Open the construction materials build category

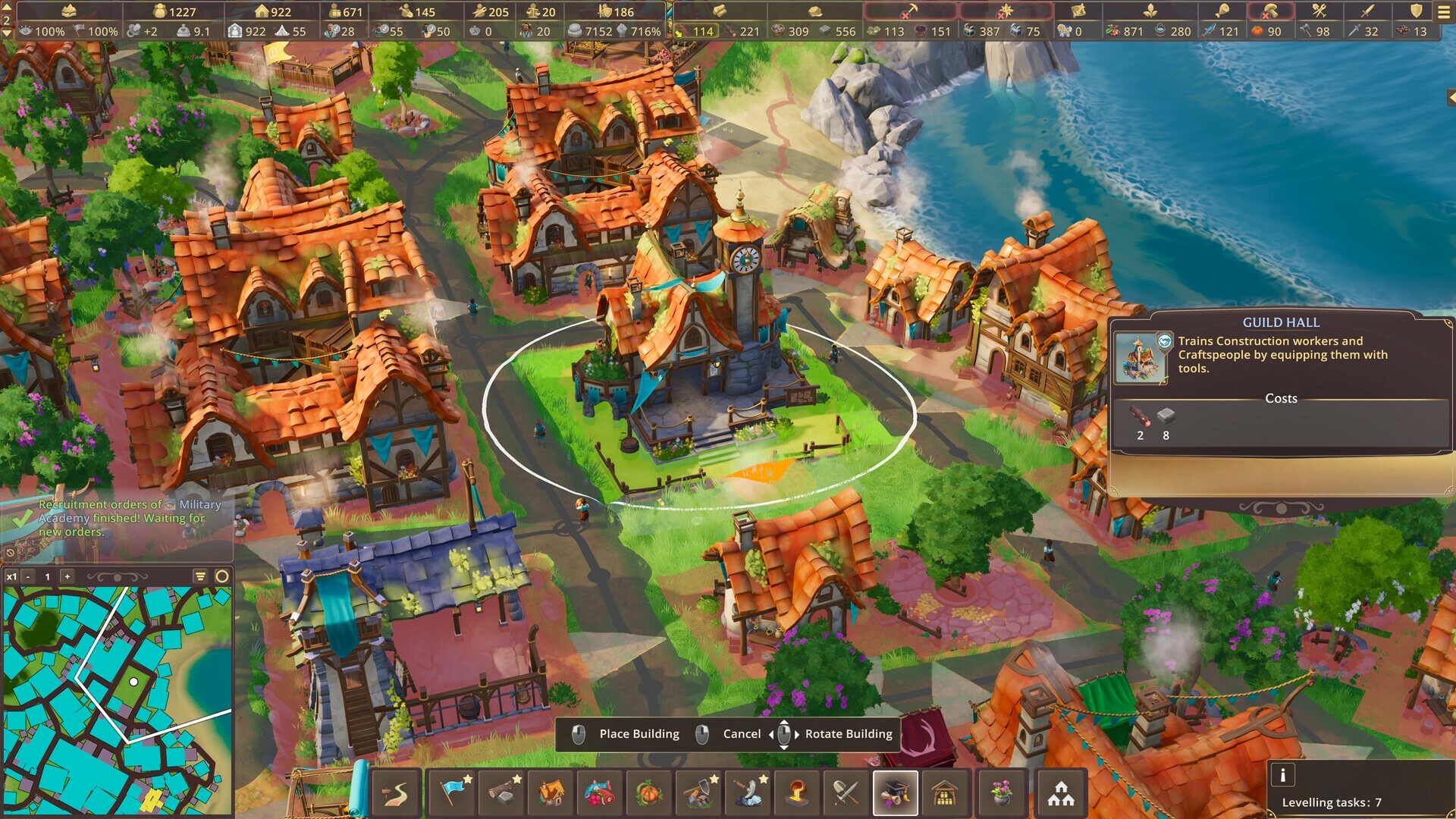coord(503,792)
